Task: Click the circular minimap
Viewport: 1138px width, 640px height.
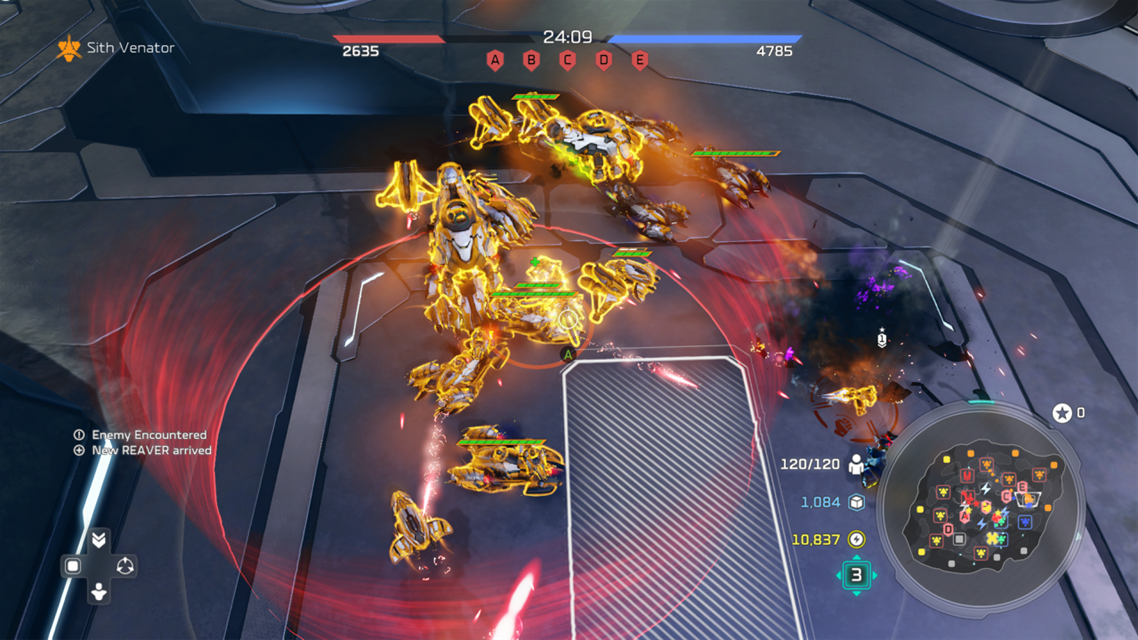Action: [x=980, y=509]
